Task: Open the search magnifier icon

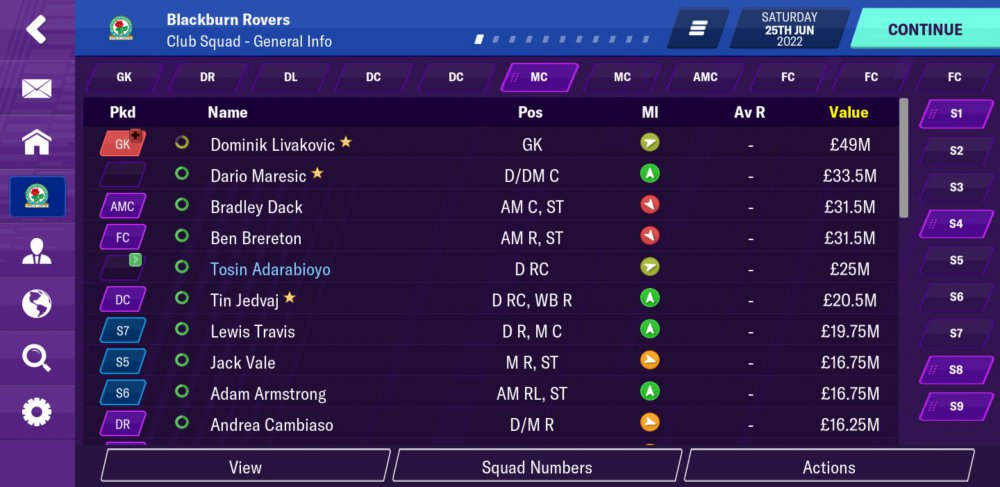Action: coord(36,358)
